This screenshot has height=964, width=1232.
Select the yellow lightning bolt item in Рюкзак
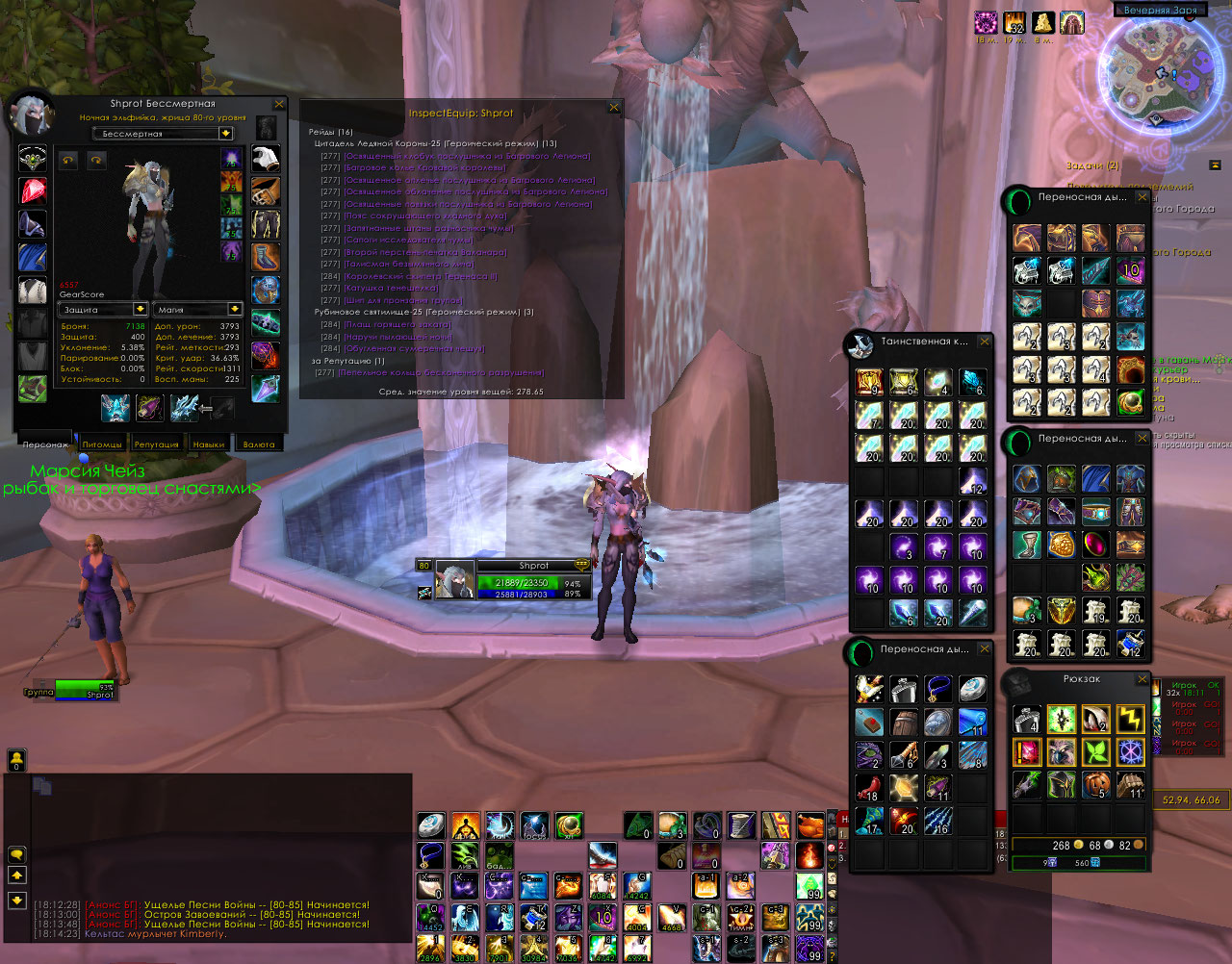click(x=1130, y=719)
